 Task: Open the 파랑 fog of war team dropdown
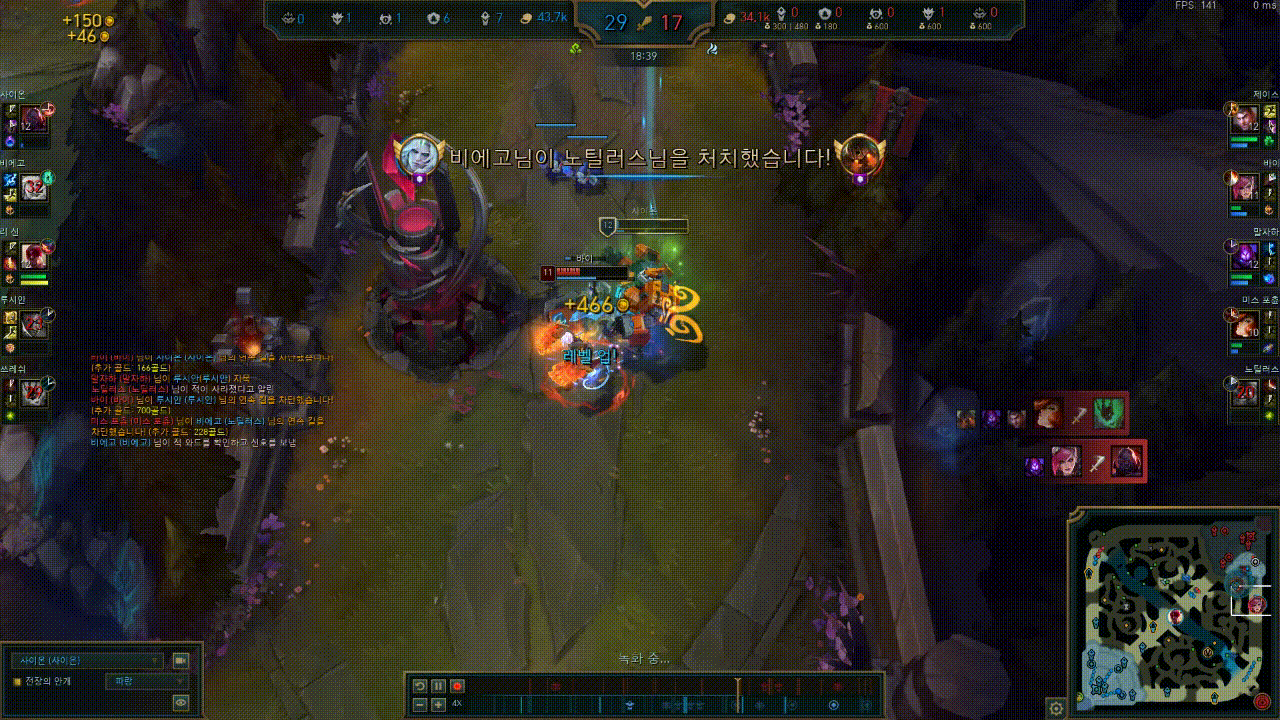(145, 681)
